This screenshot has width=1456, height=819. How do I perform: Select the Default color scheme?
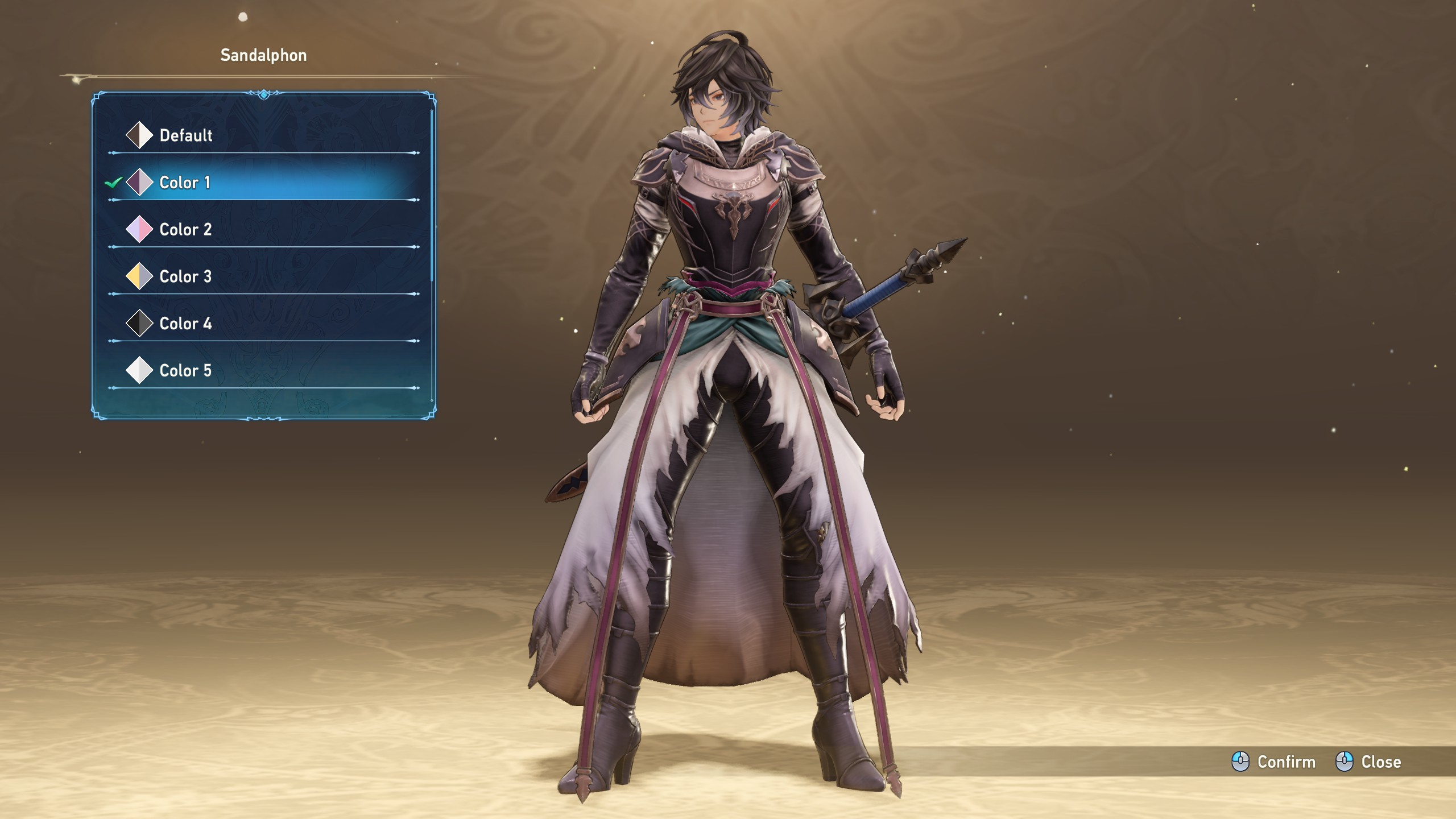coord(185,135)
